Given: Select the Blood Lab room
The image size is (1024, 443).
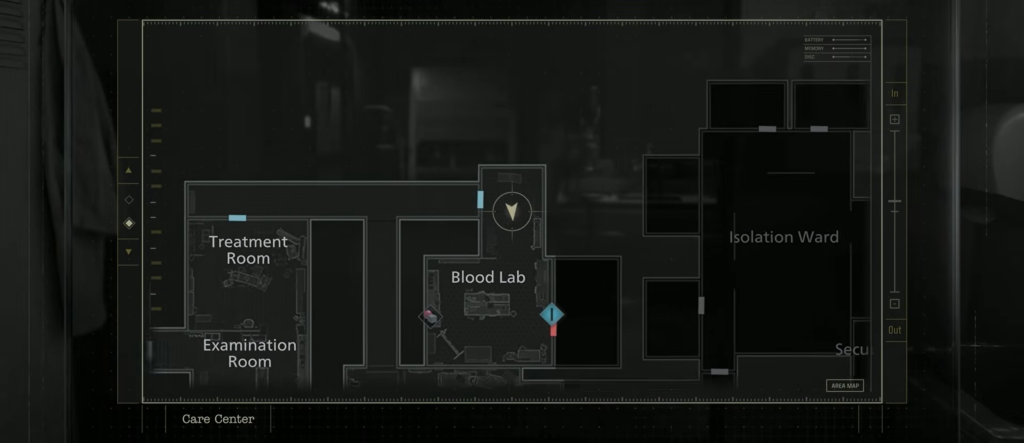Looking at the screenshot, I should pyautogui.click(x=488, y=277).
